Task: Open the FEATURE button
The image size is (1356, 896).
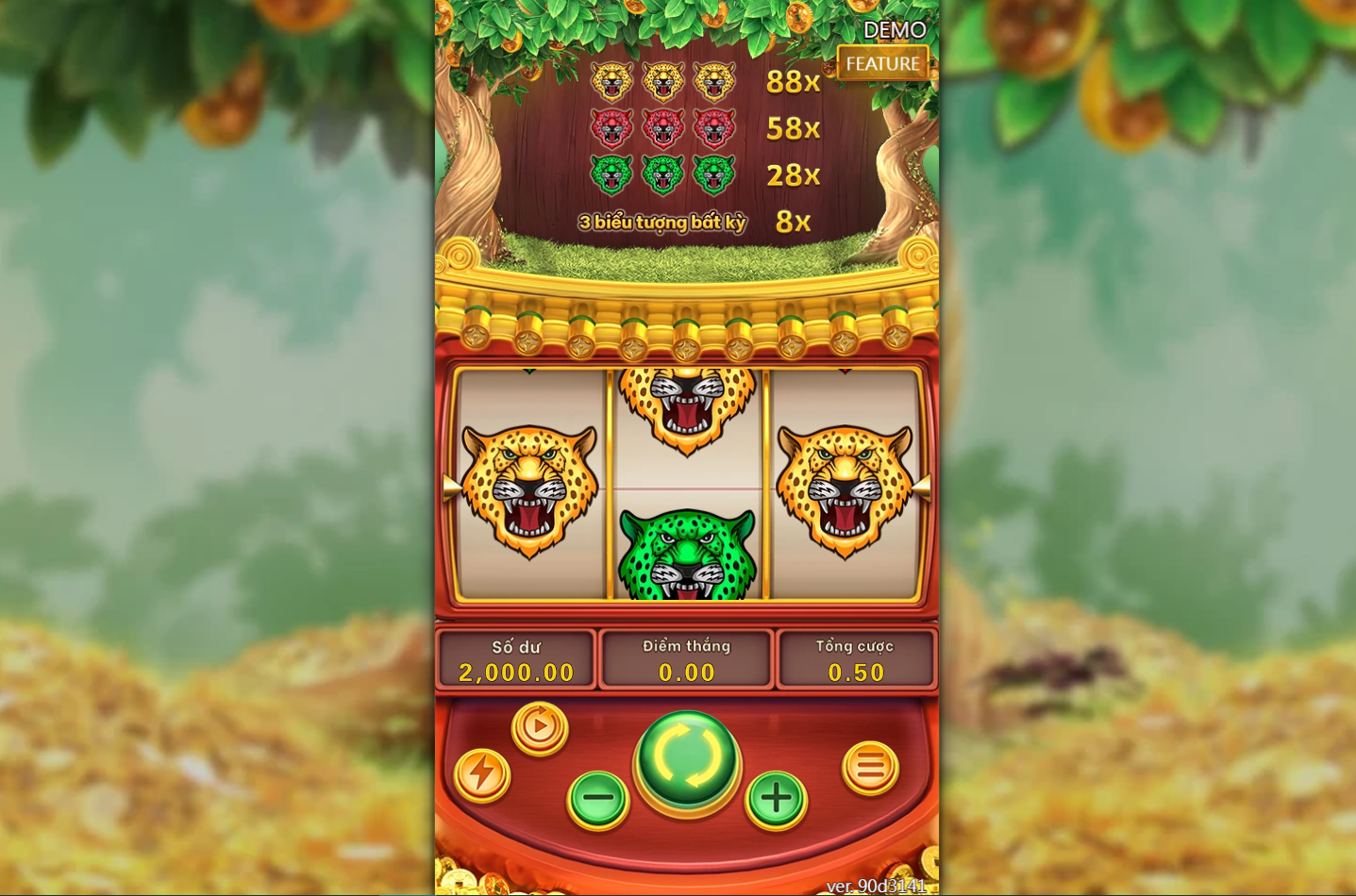Action: (882, 63)
